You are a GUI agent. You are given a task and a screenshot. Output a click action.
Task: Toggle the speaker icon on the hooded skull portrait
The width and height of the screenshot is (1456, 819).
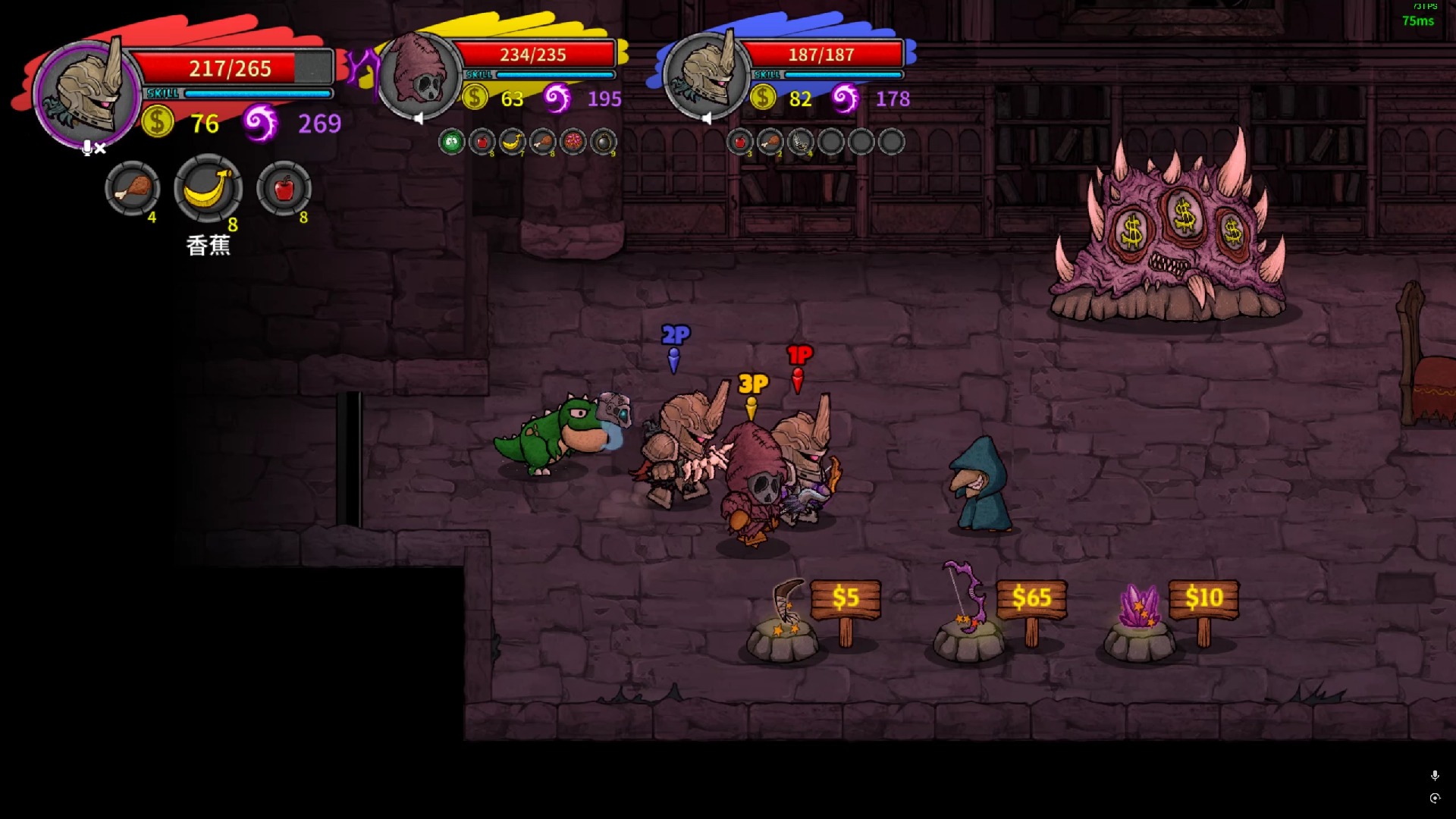419,118
